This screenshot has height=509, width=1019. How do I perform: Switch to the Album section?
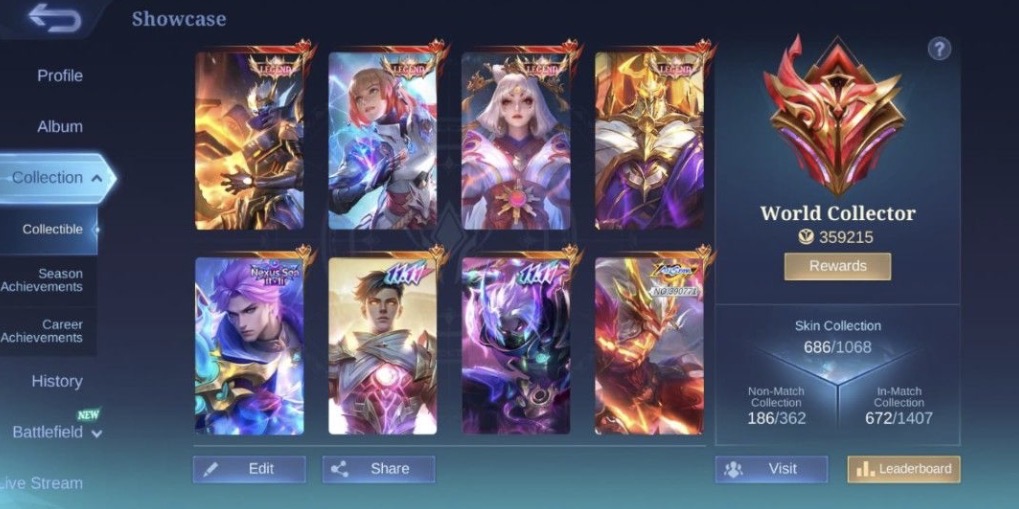point(59,127)
